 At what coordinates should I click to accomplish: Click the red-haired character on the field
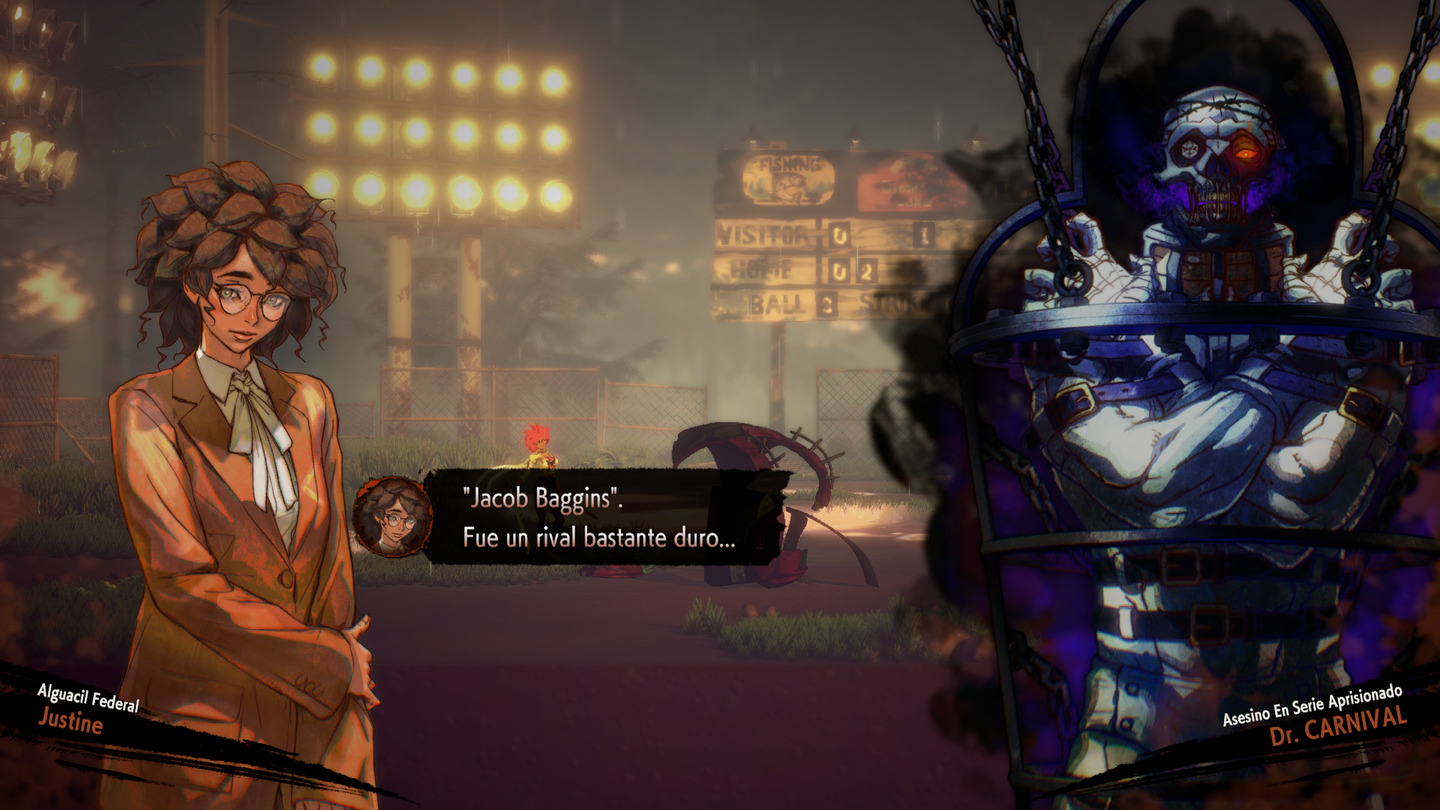(535, 443)
